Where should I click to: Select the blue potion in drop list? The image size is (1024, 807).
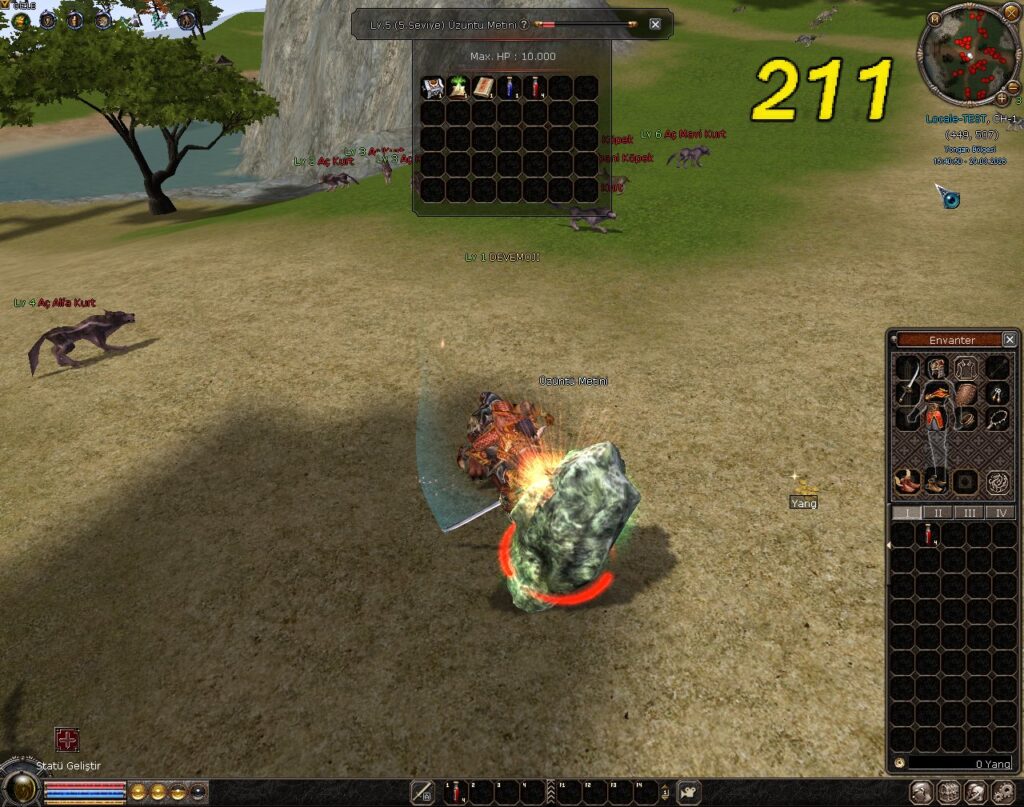(510, 88)
